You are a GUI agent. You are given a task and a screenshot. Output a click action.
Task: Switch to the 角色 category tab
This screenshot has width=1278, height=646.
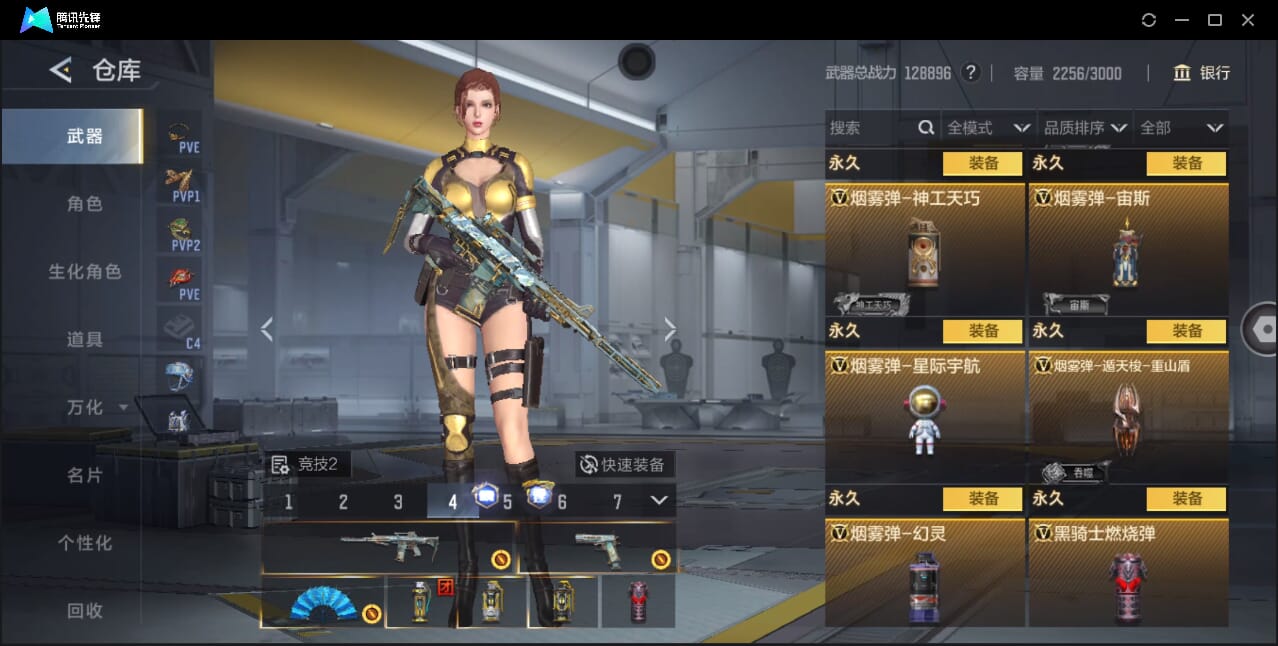[x=84, y=204]
